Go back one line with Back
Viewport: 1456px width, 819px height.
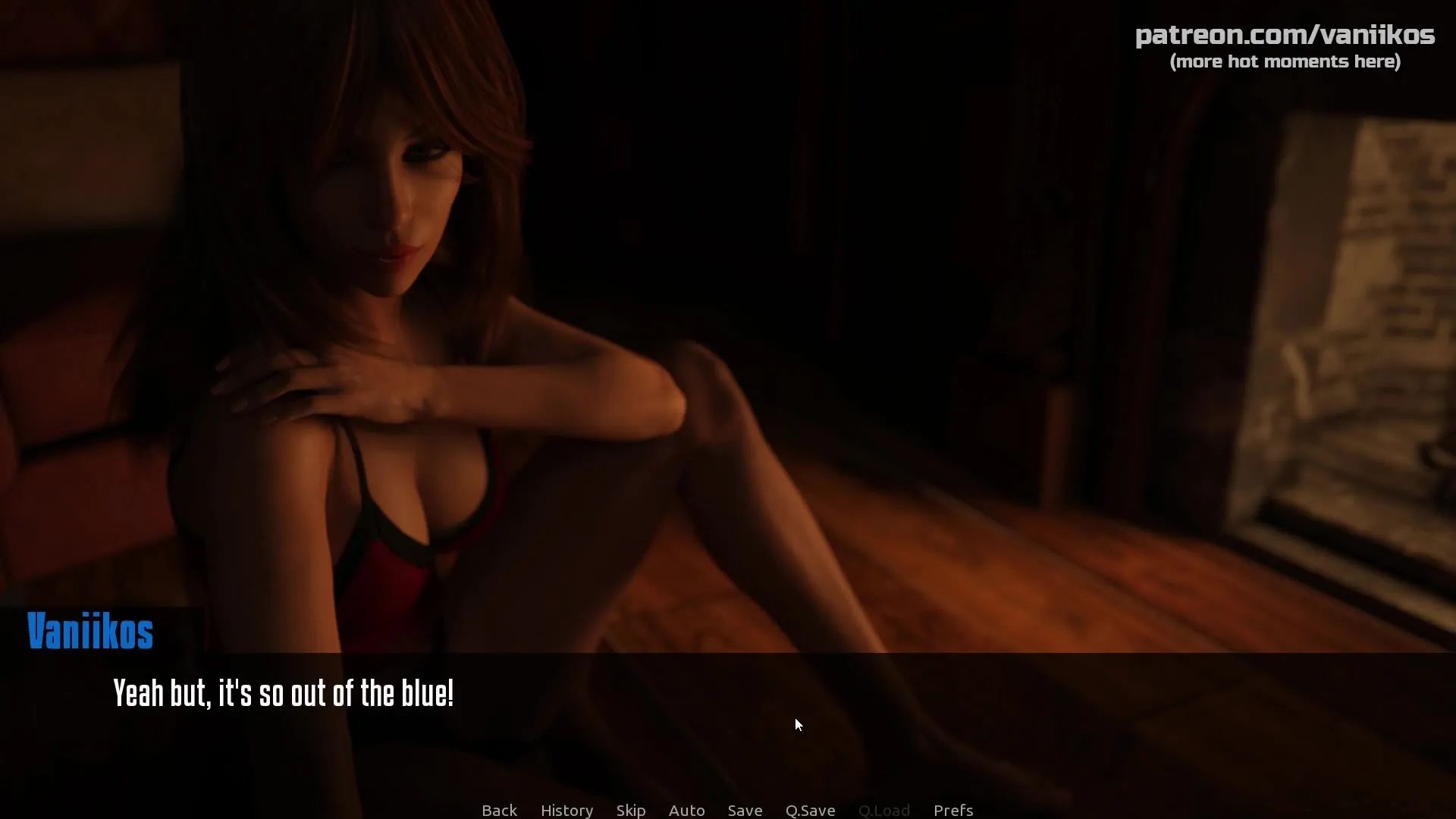(499, 810)
